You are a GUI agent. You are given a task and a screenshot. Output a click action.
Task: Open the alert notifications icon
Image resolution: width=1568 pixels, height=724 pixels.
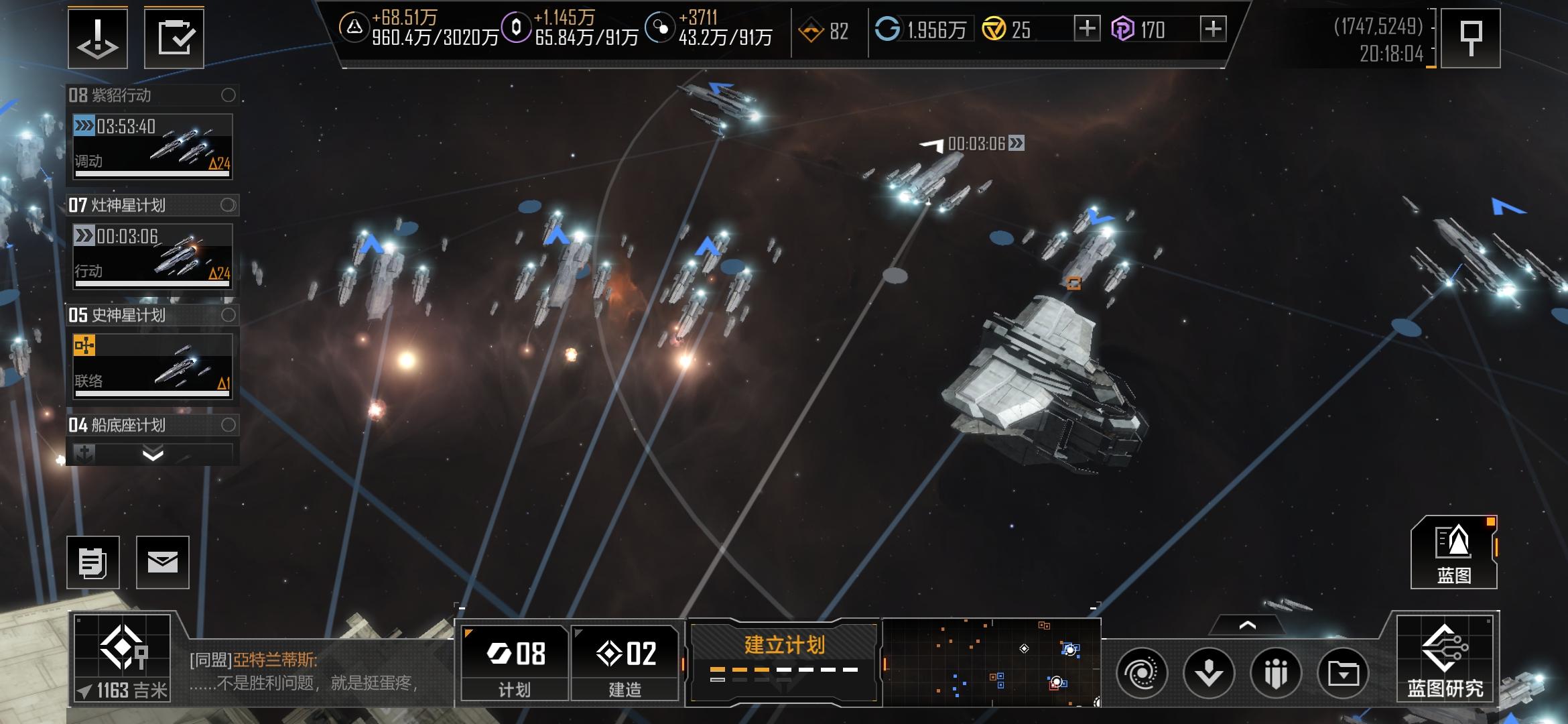(x=98, y=38)
